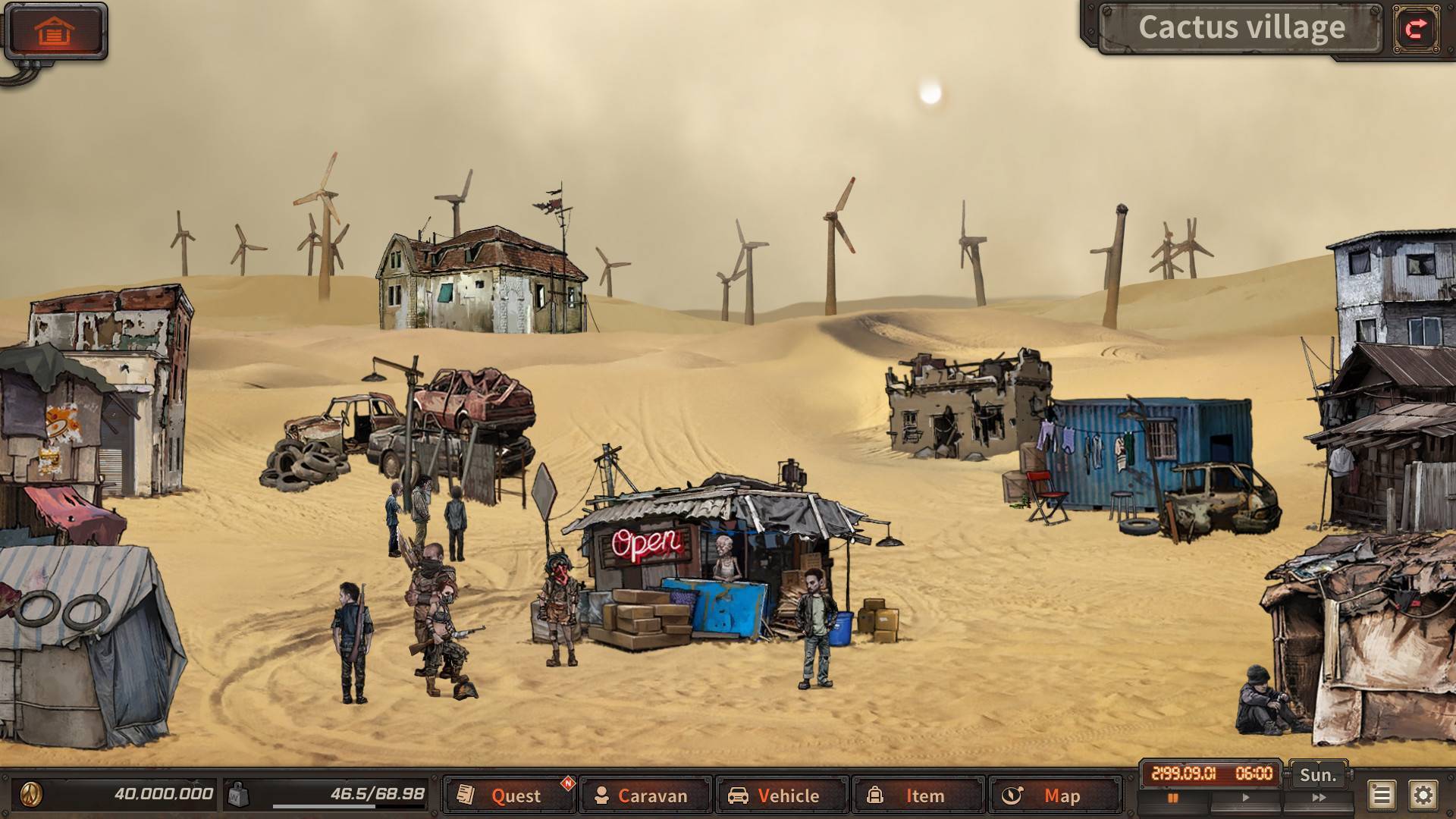Open the list log icon
This screenshot has width=1456, height=819.
click(x=1381, y=795)
